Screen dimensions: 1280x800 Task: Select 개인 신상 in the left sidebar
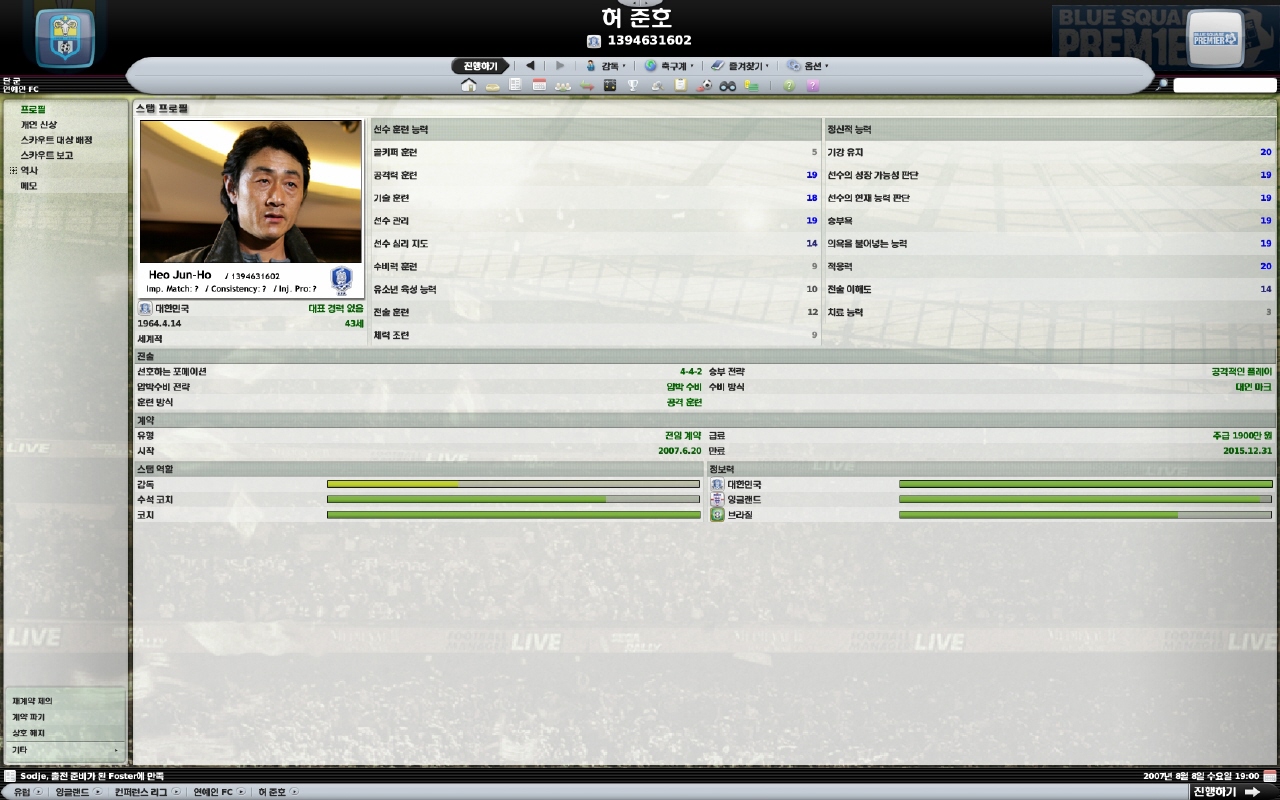coord(39,125)
